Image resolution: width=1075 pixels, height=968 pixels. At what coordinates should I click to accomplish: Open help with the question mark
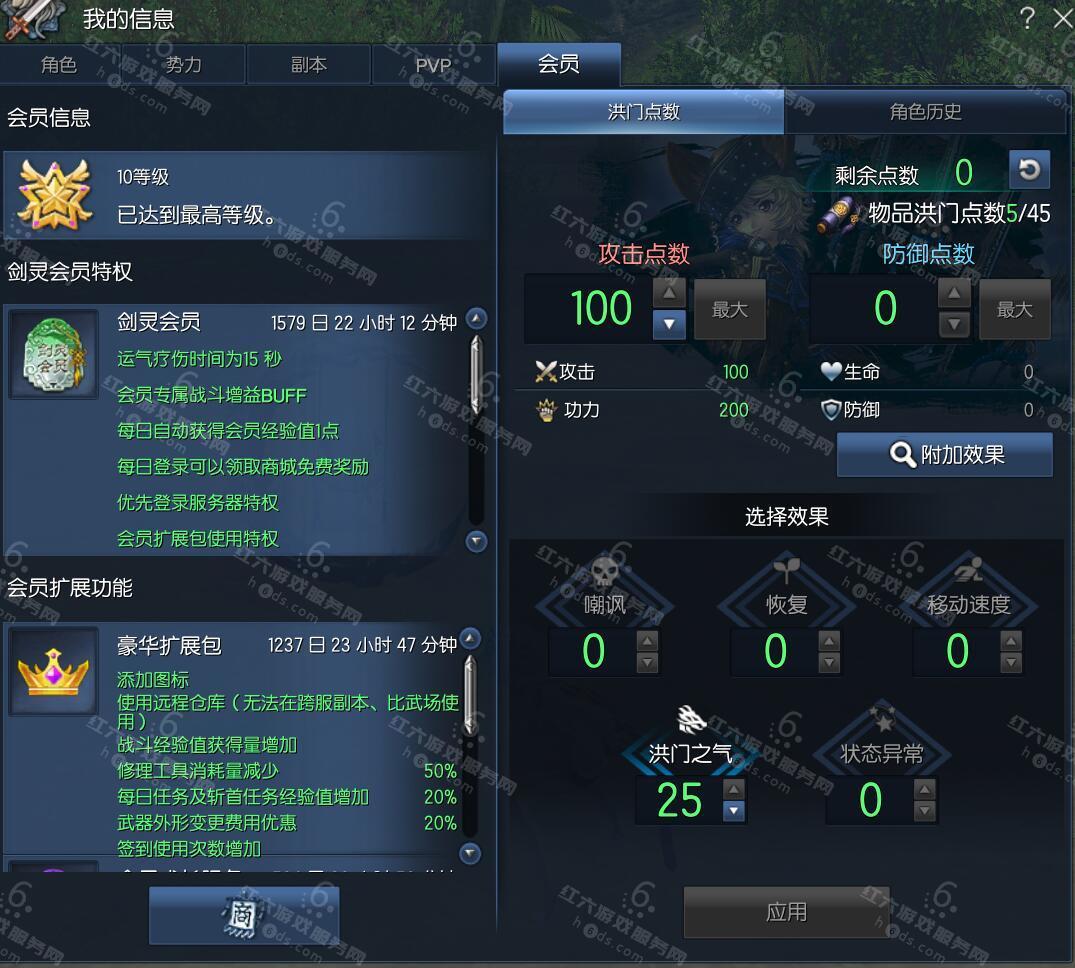1027,18
